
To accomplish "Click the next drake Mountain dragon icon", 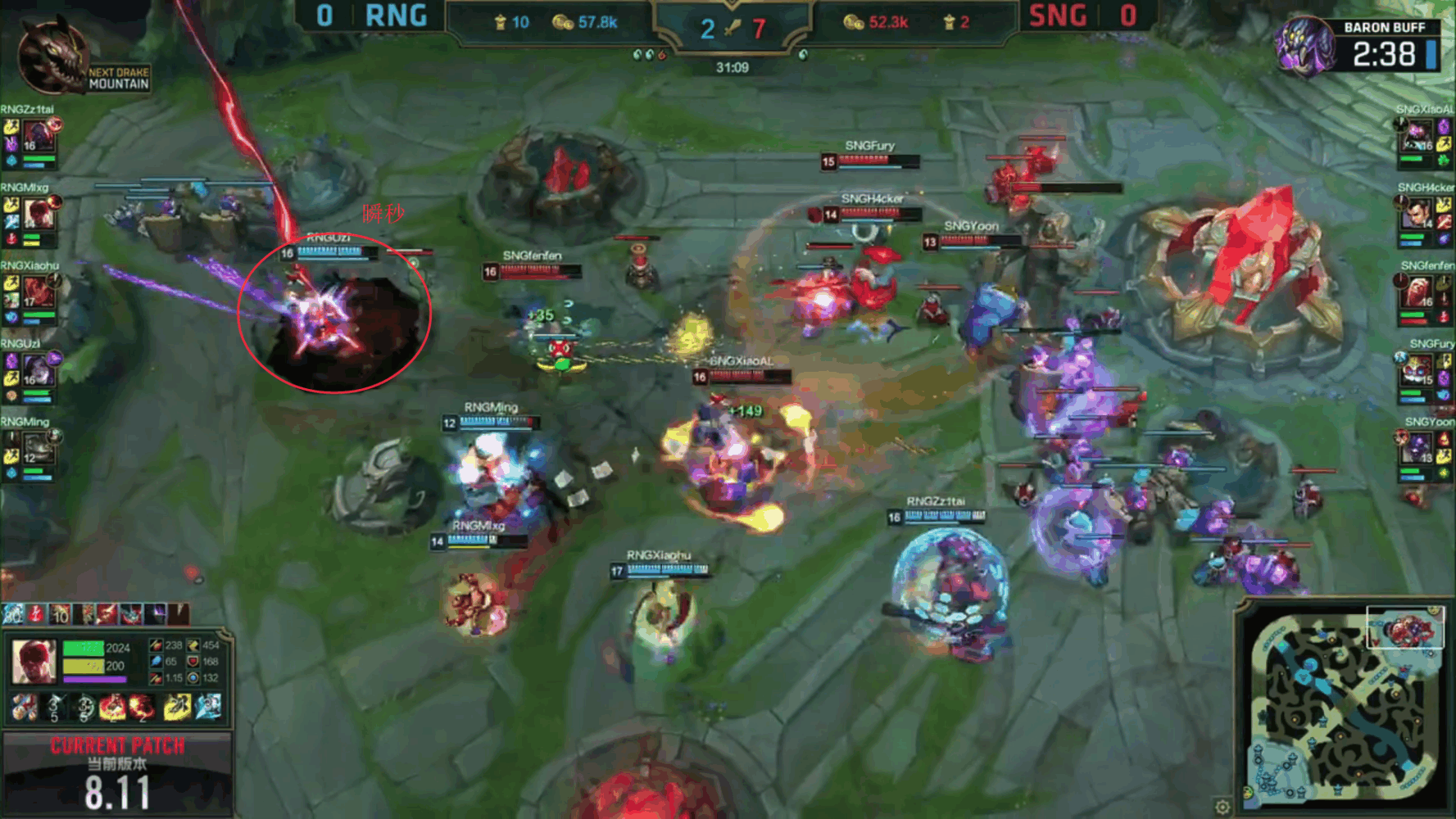I will pyautogui.click(x=51, y=57).
